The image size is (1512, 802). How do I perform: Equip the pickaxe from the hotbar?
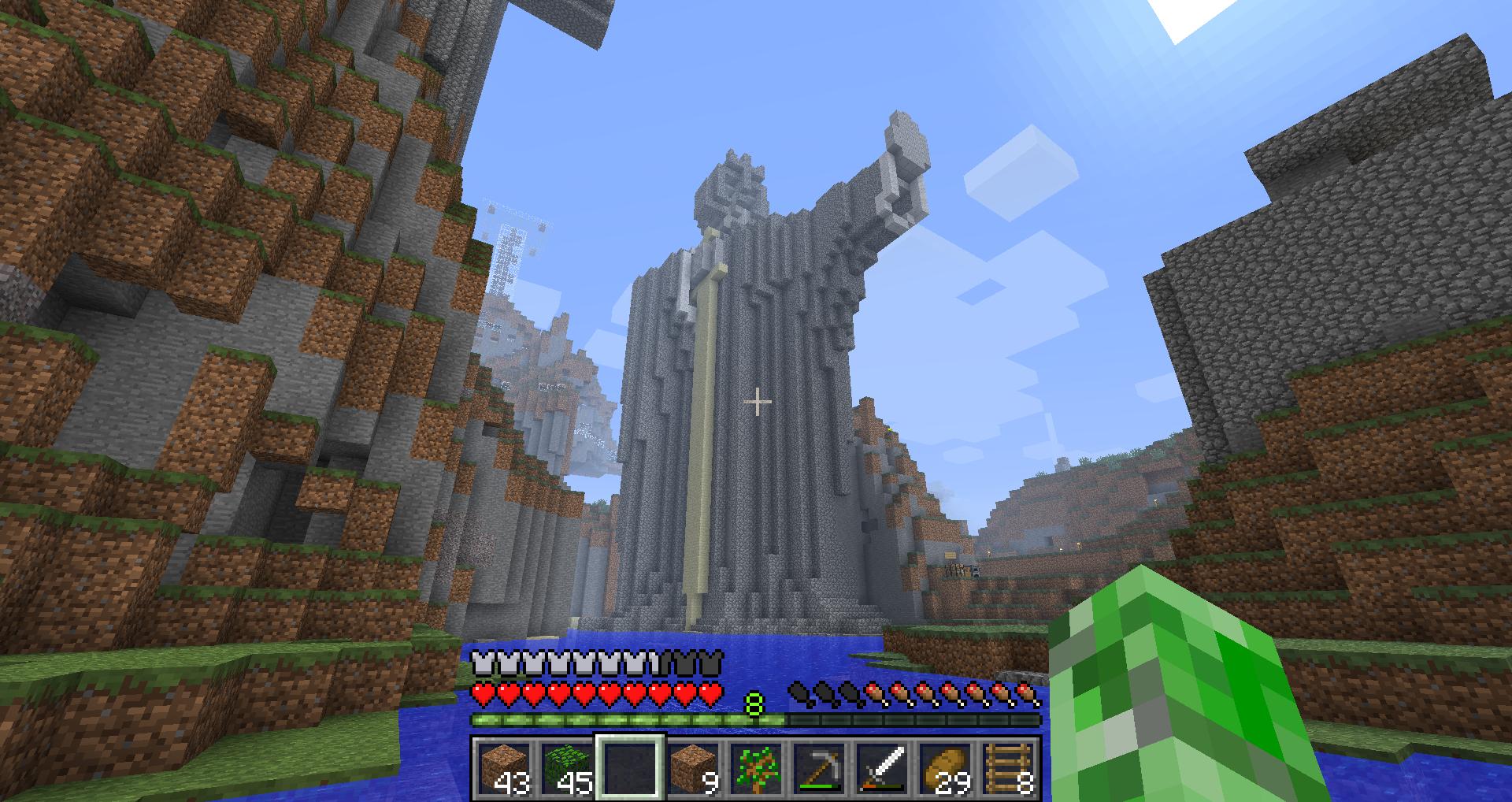[820, 768]
